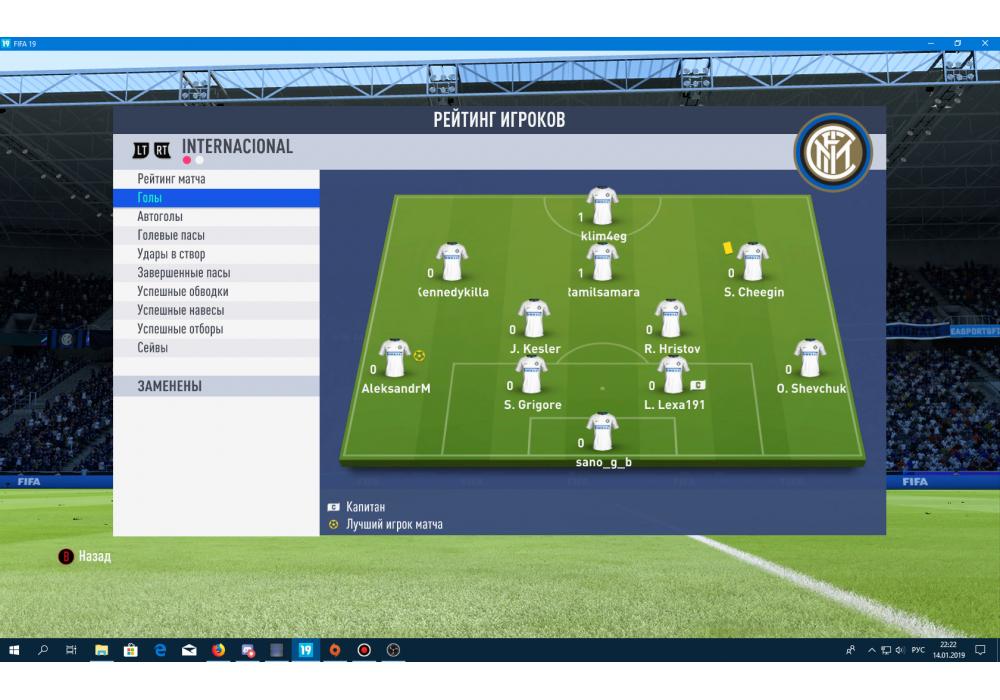The height and width of the screenshot is (700, 1000).
Task: Select midfielder J. Kesler
Action: 534,319
